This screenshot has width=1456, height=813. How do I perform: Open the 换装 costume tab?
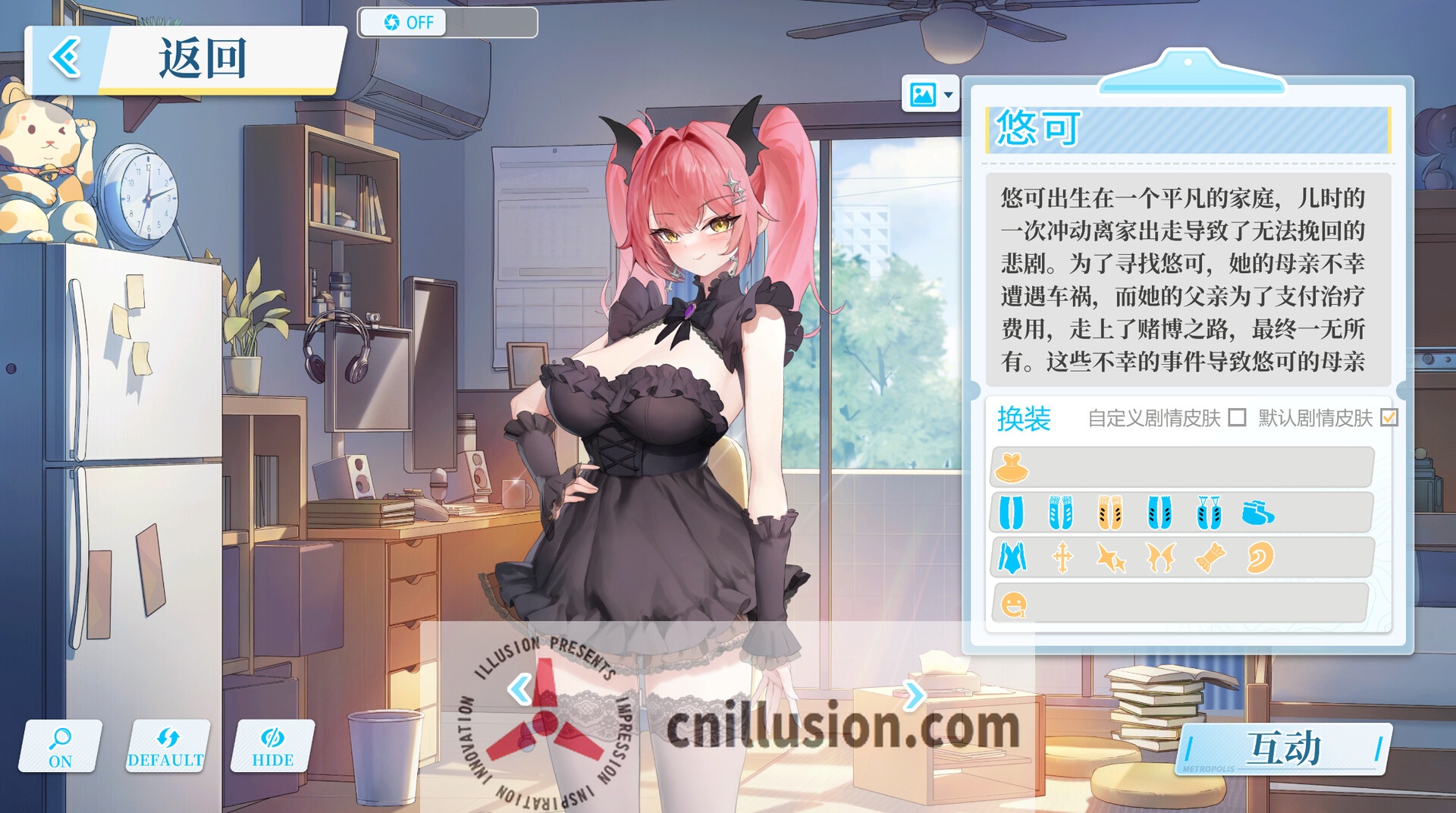[x=1023, y=418]
